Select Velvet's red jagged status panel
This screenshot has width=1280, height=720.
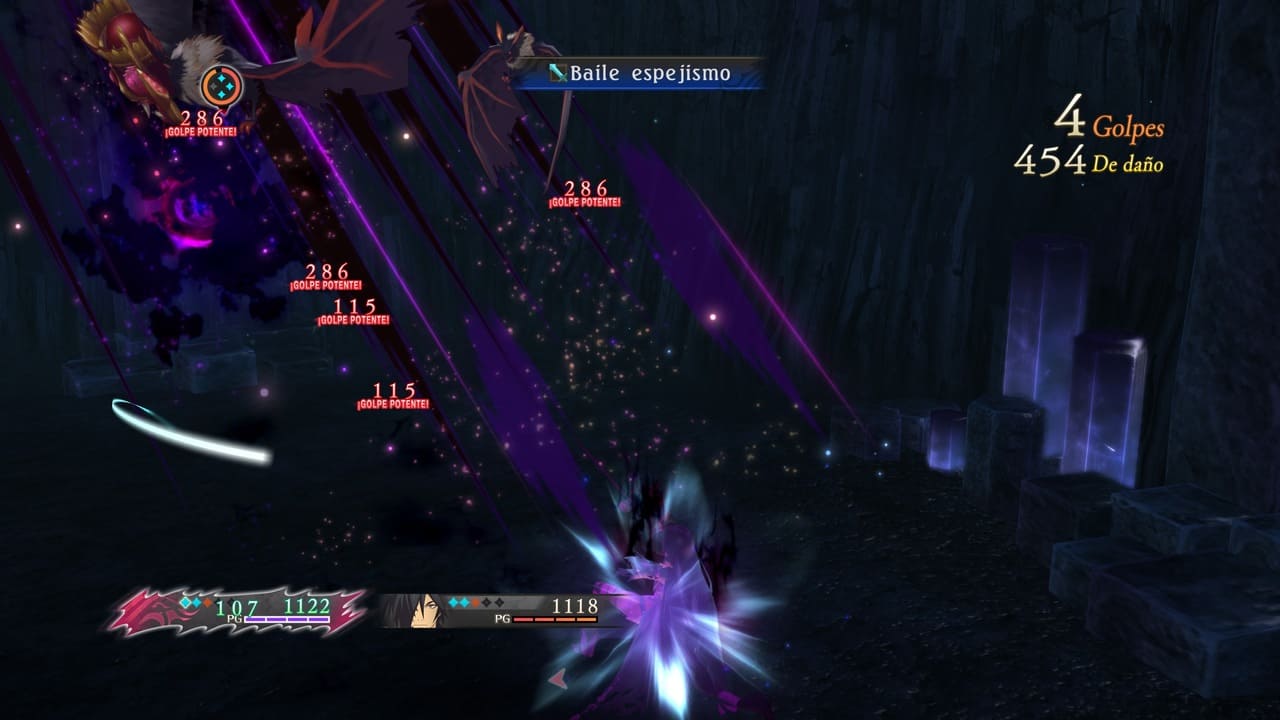pos(236,611)
